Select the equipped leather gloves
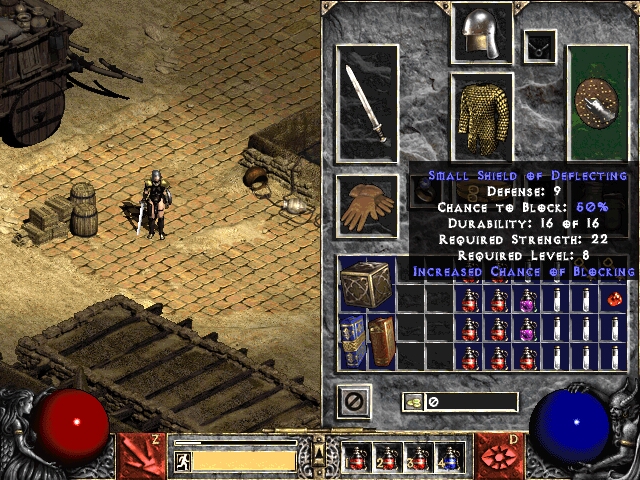Screen dimensions: 640x480 tap(367, 206)
